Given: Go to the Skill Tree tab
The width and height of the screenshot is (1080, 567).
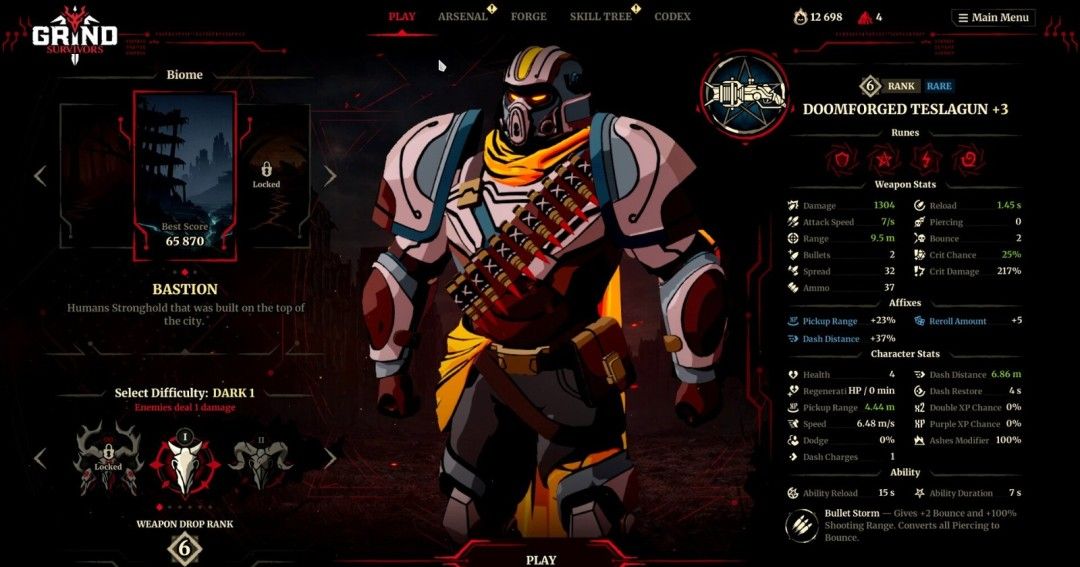Looking at the screenshot, I should pyautogui.click(x=599, y=17).
